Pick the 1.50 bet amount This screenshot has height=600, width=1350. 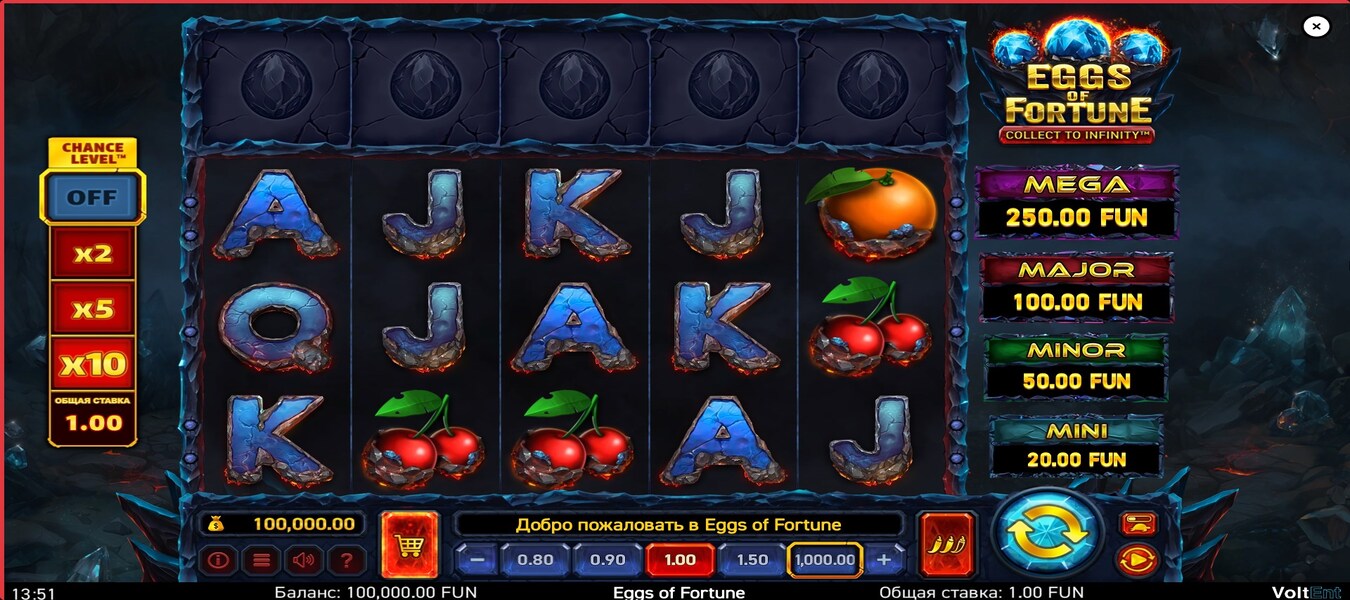pyautogui.click(x=752, y=560)
